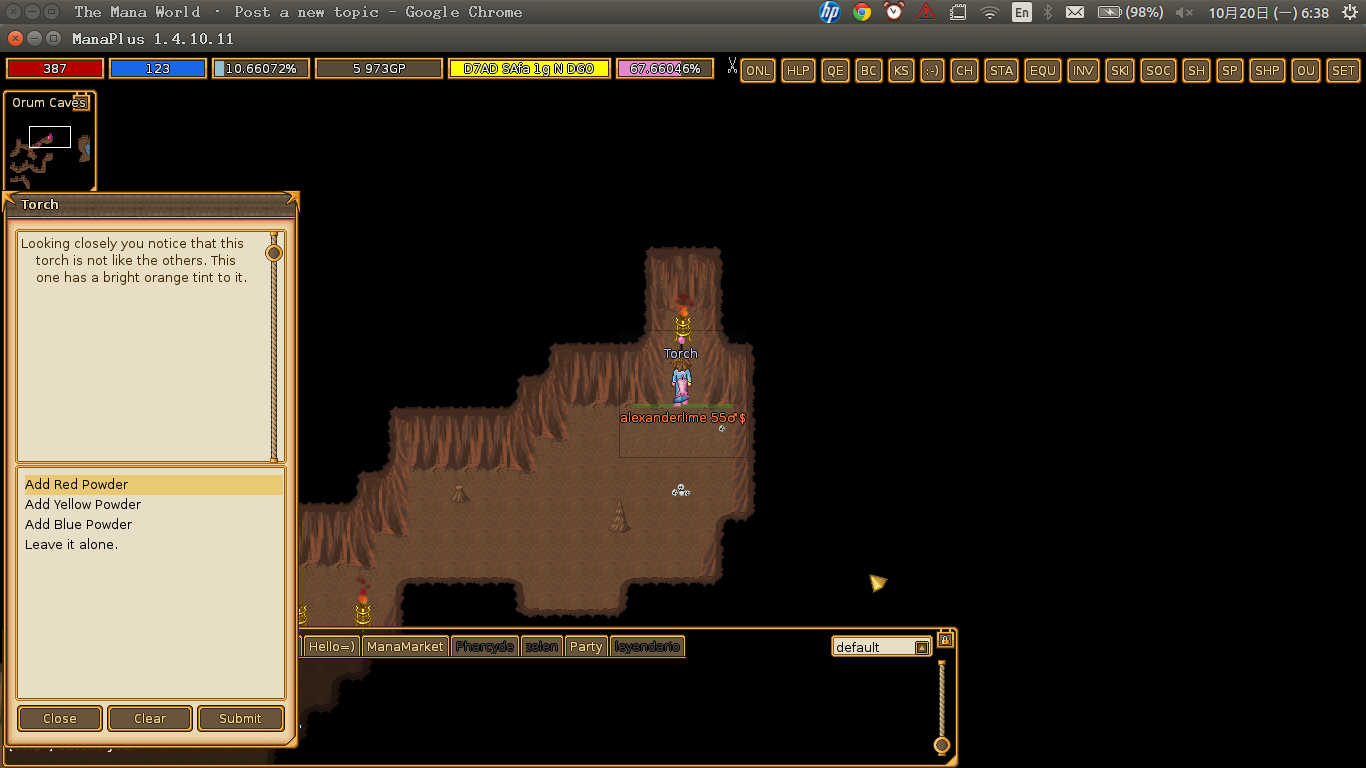Open the SHP shop window
1366x768 pixels.
tap(1267, 70)
